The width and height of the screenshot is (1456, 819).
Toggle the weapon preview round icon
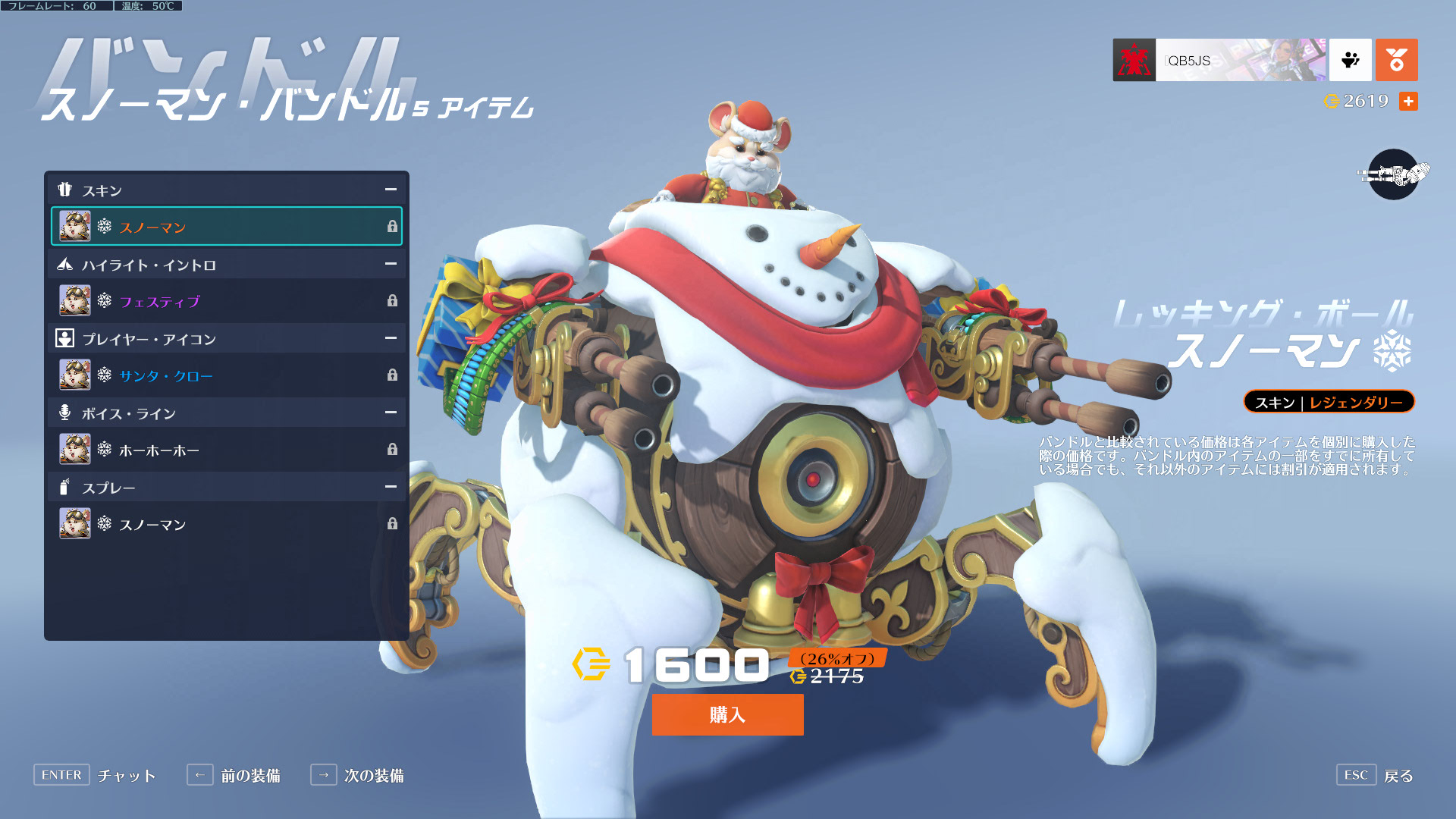[x=1393, y=174]
